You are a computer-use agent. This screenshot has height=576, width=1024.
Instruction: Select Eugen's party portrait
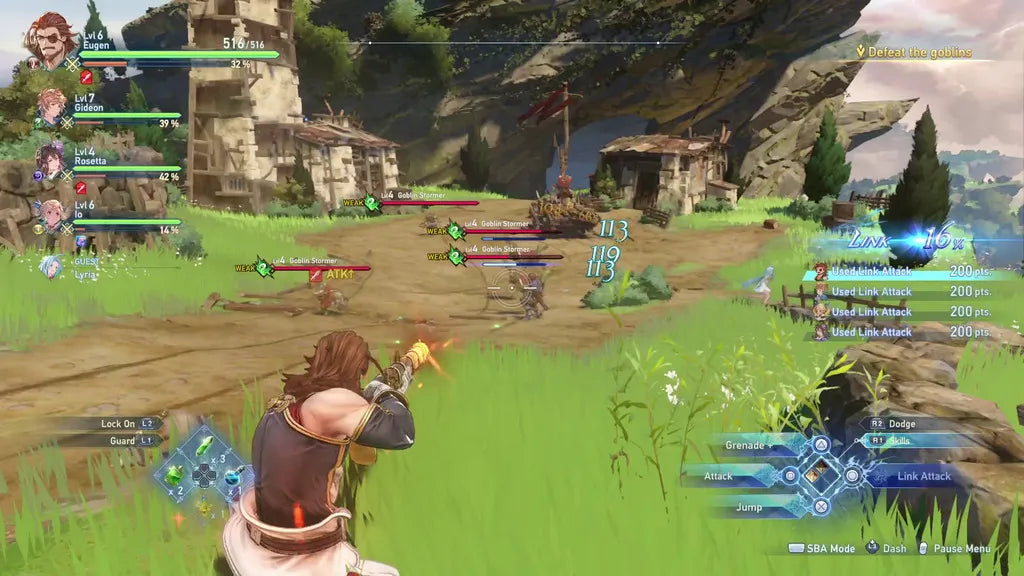tap(50, 40)
